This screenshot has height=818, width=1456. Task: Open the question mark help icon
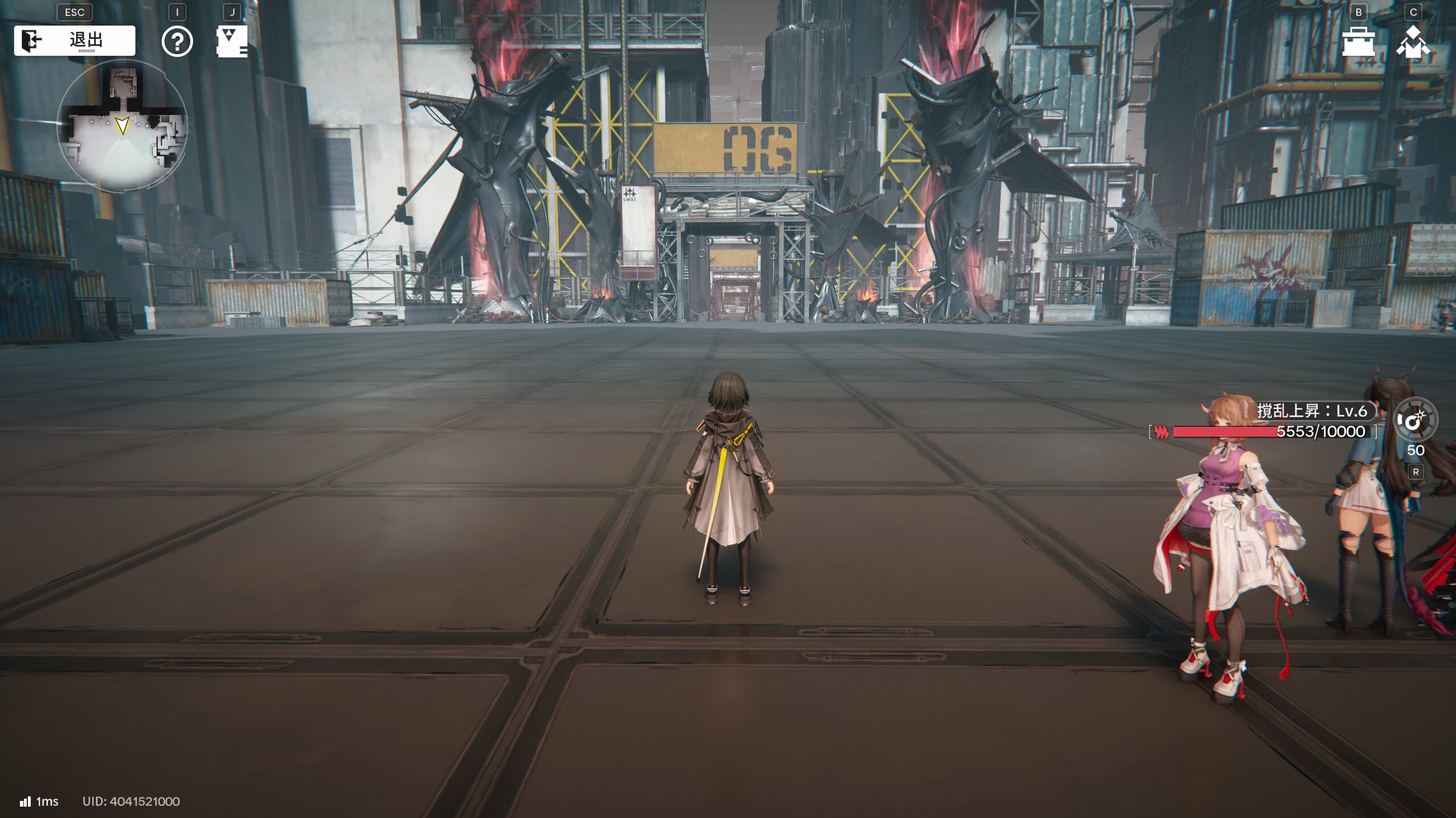pos(177,42)
